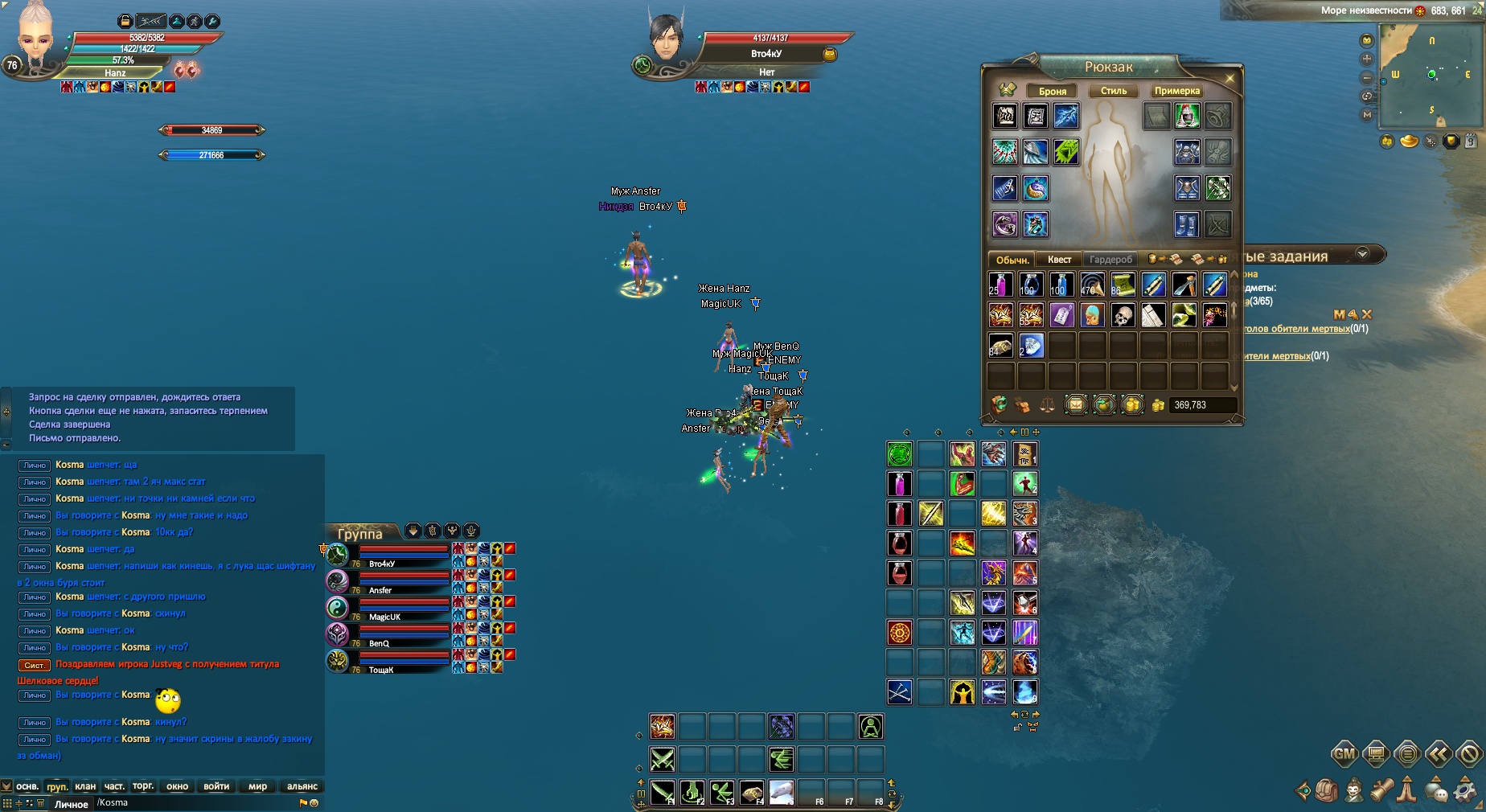Click the minimap in the corner

[1430, 75]
